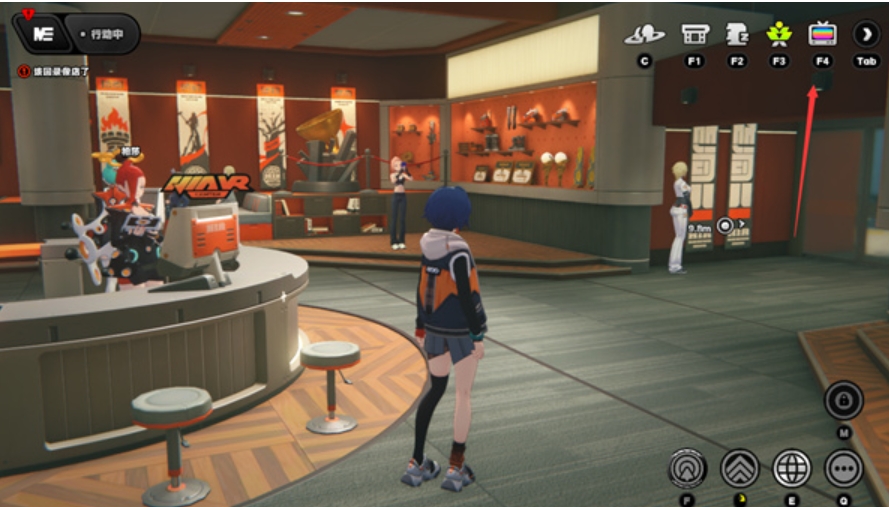Toggle the padlock button

[x=844, y=401]
